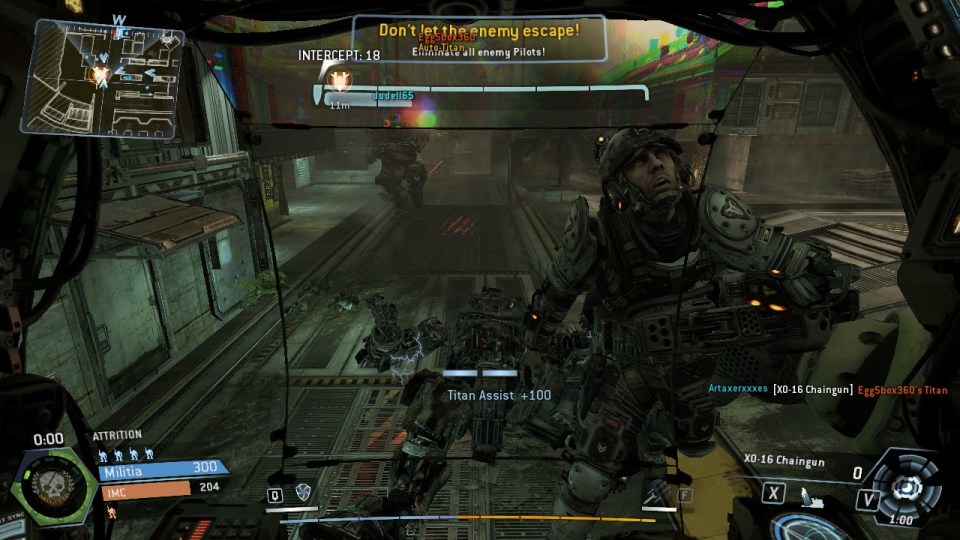Click the skull emblem hexagon

[x=48, y=486]
